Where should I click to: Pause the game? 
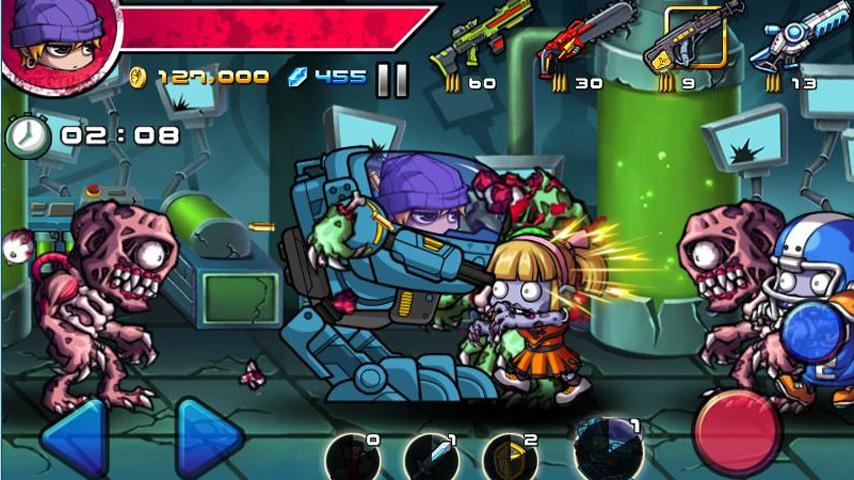(x=392, y=79)
